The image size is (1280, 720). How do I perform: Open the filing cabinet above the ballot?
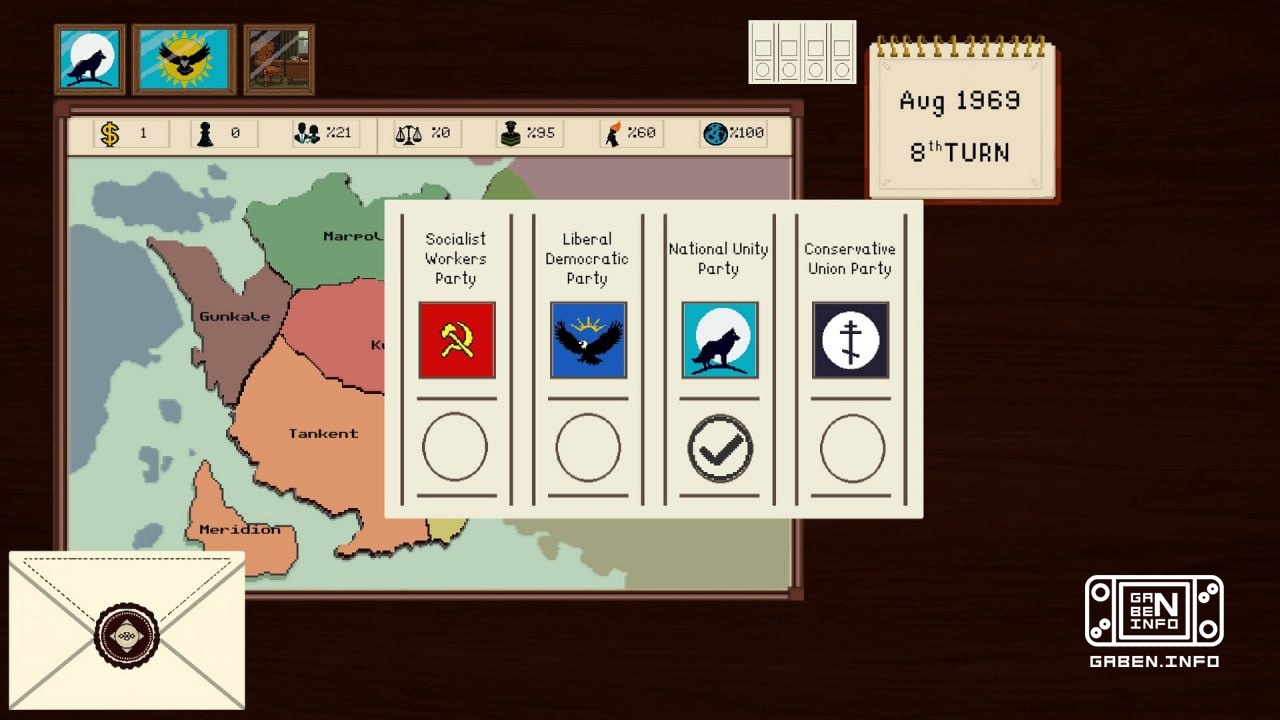[x=802, y=54]
